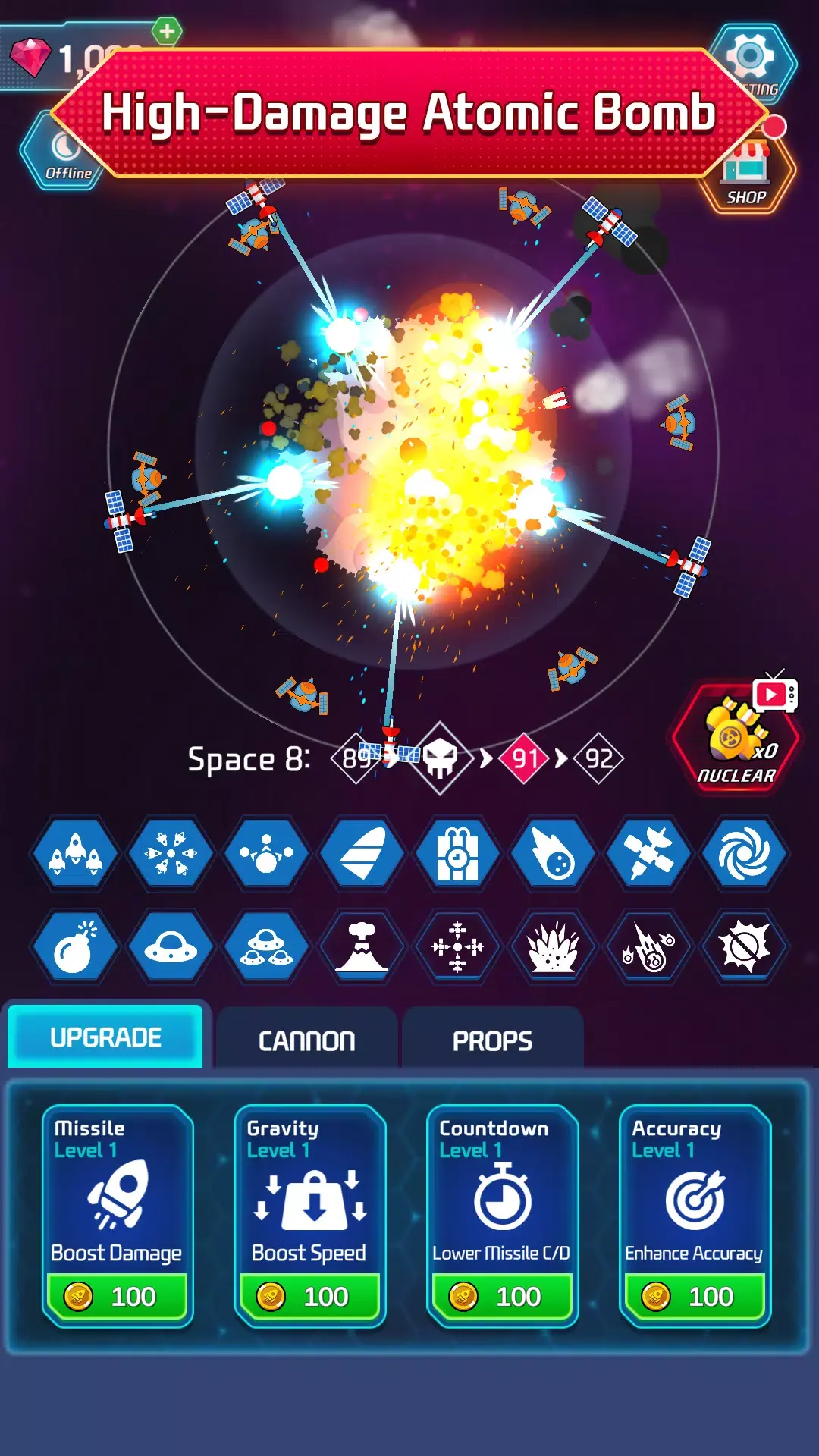The image size is (819, 1456).
Task: Open the Settings gear menu
Action: tap(752, 62)
